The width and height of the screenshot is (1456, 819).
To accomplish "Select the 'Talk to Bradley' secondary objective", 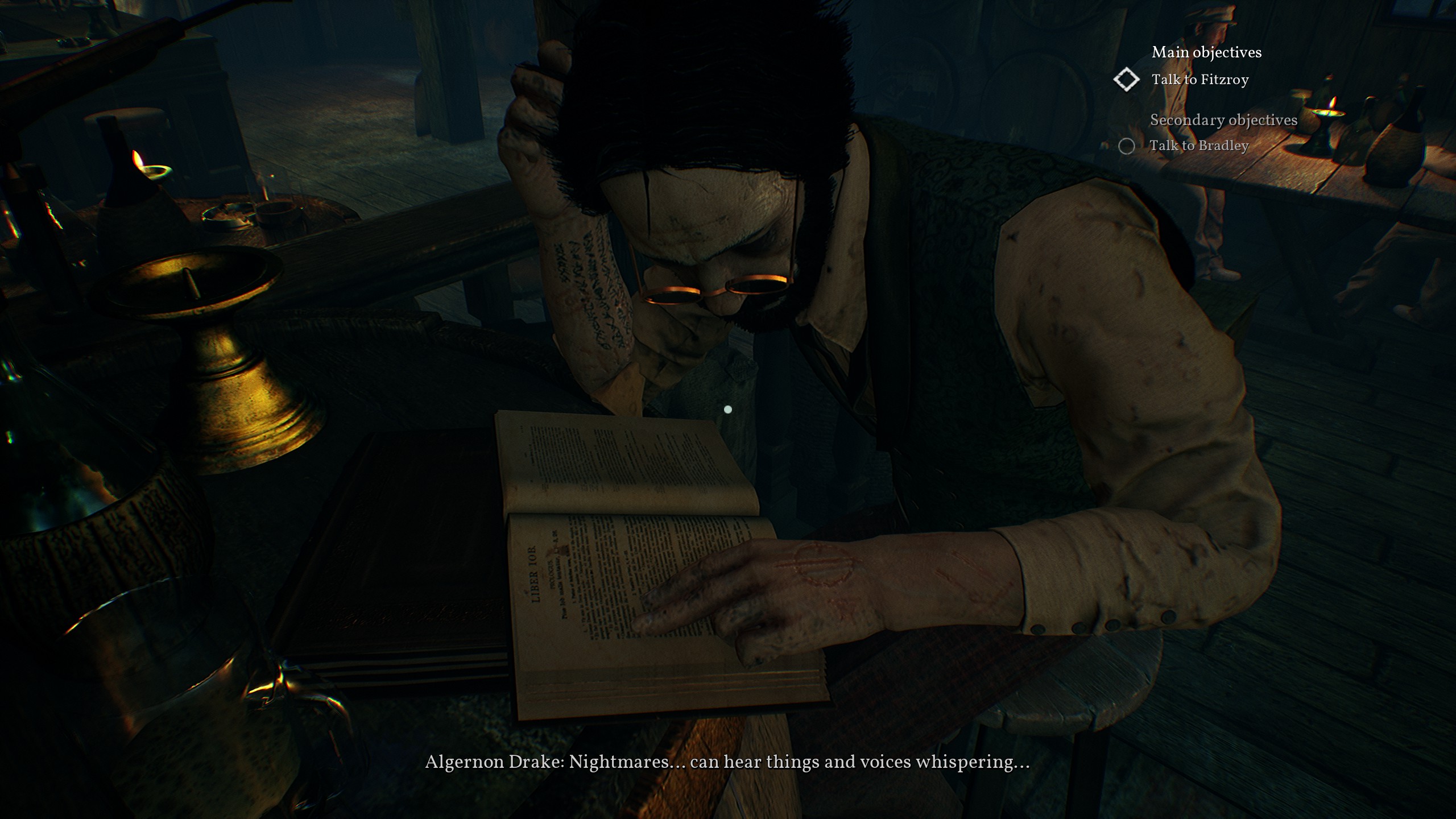I will 1198,146.
